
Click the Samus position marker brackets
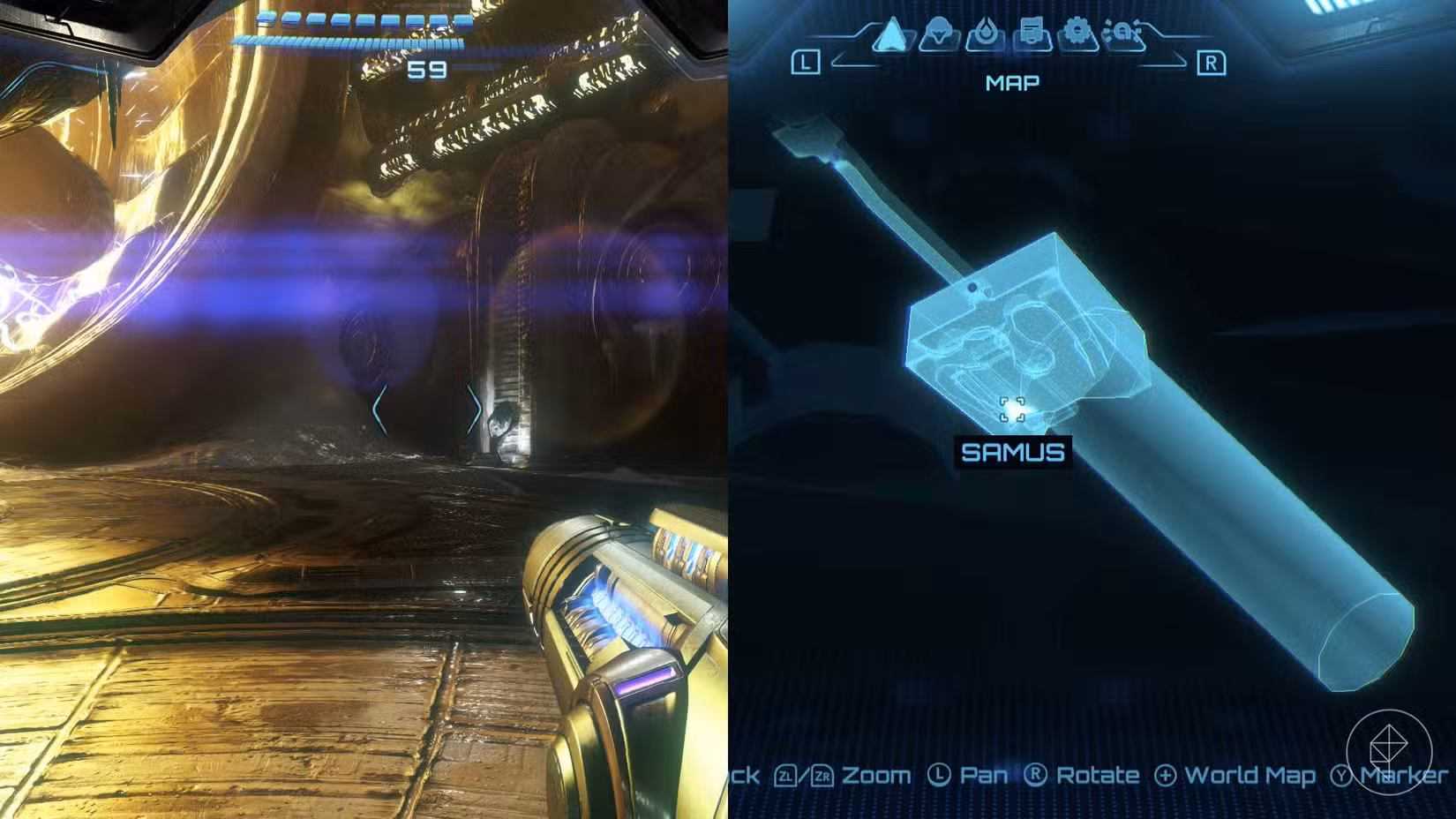(x=1011, y=409)
